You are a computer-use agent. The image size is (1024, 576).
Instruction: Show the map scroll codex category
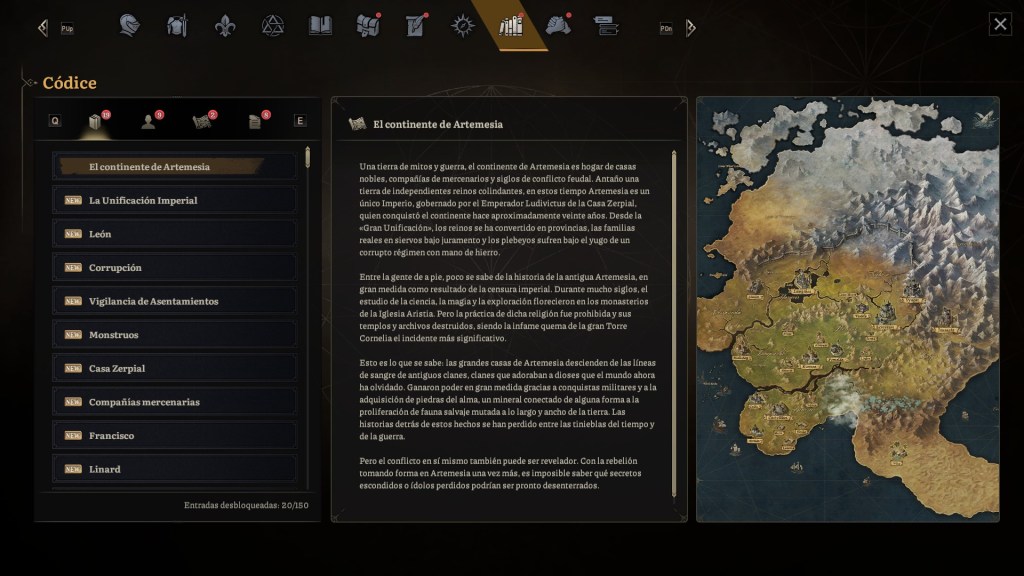coord(203,121)
